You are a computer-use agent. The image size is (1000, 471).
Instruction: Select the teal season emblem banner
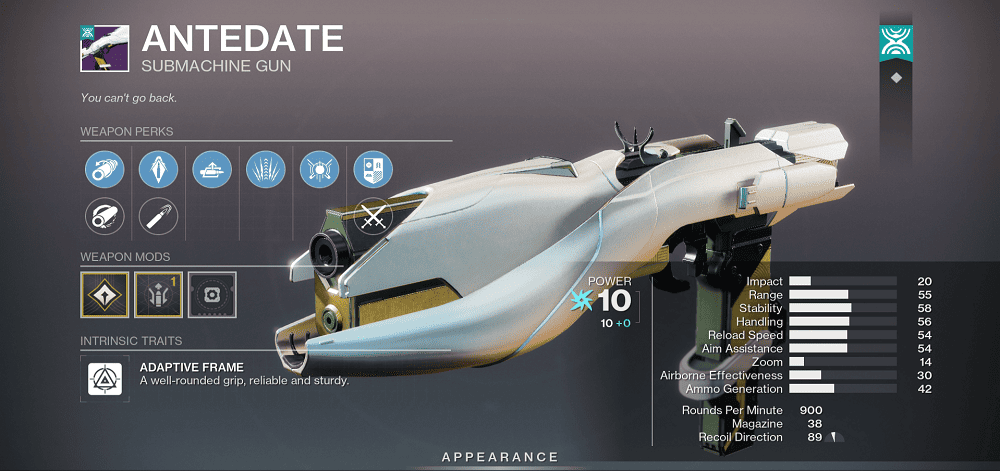coord(895,41)
